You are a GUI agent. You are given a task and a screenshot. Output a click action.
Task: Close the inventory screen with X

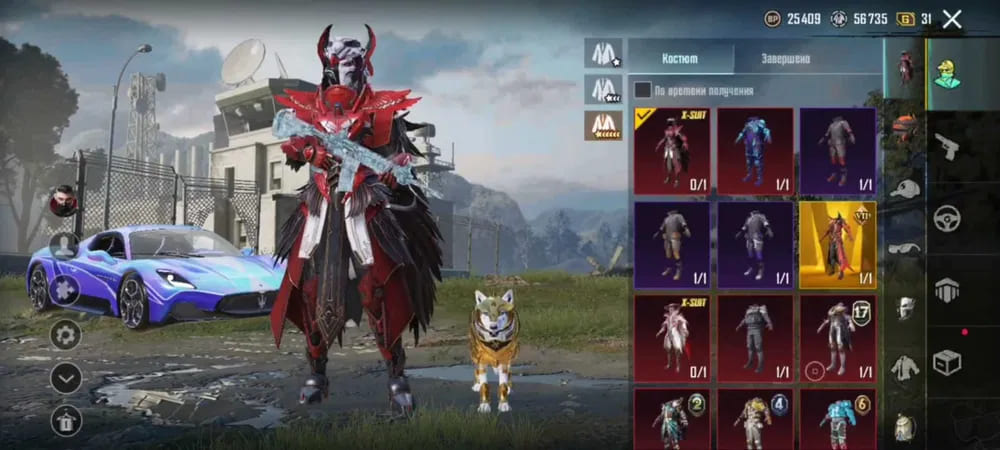pos(952,18)
